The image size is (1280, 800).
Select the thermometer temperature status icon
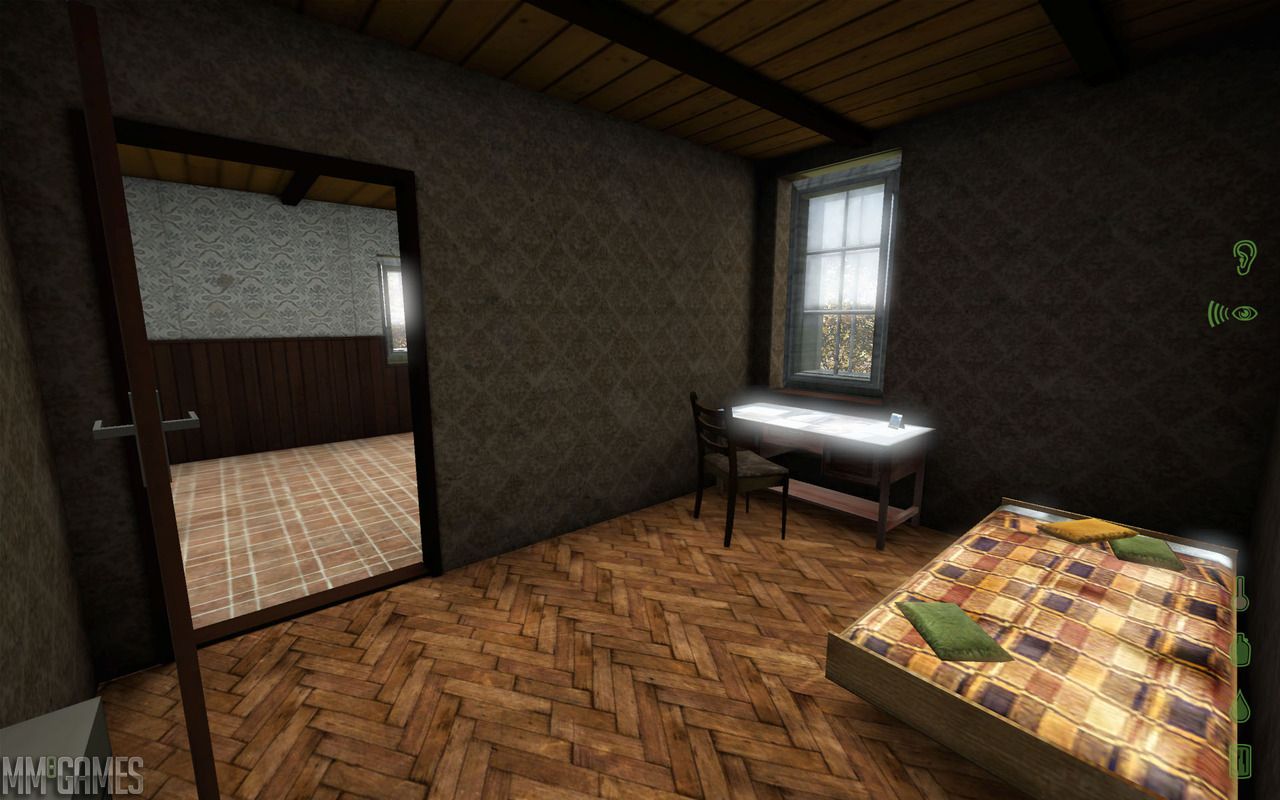click(x=1241, y=593)
